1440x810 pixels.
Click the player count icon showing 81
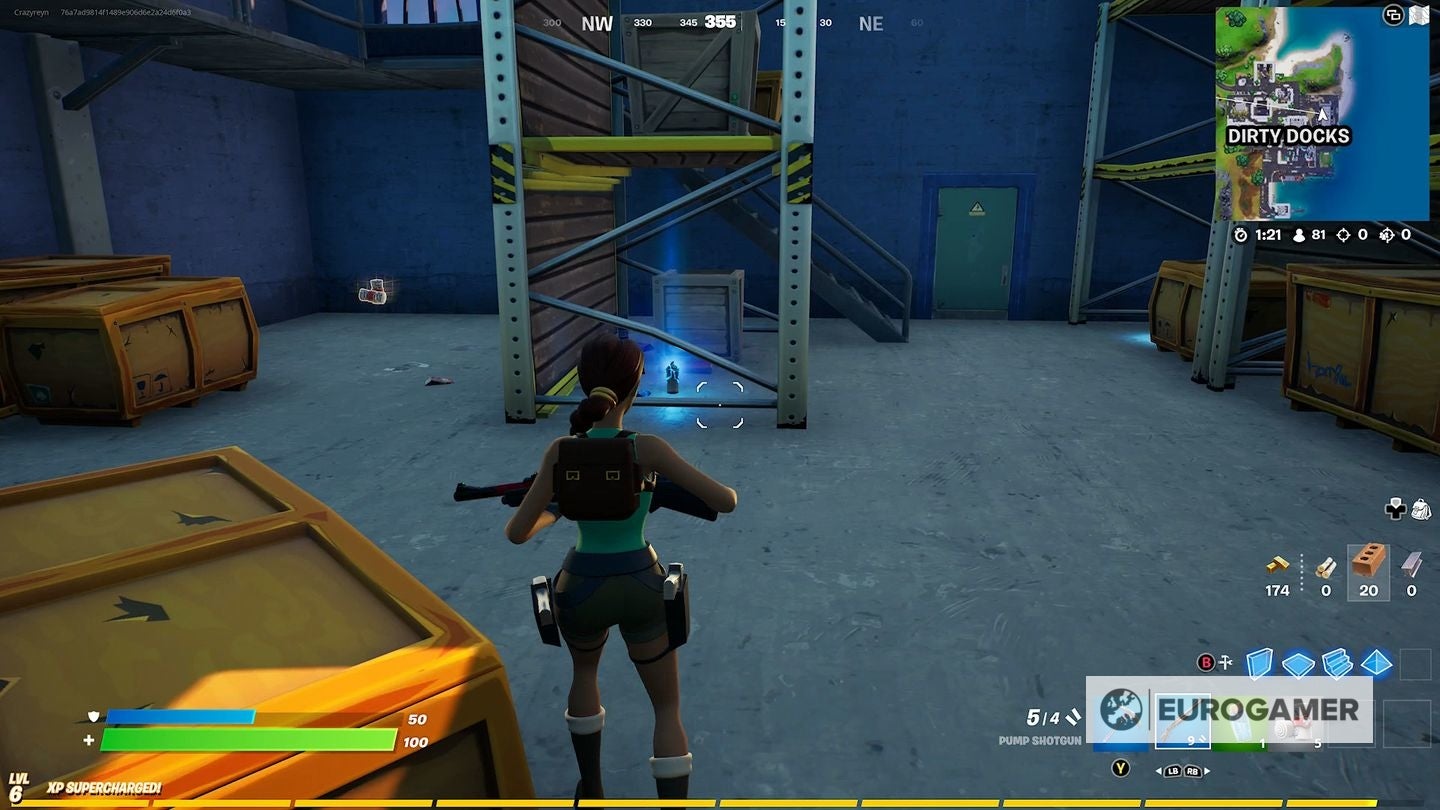coord(1299,235)
